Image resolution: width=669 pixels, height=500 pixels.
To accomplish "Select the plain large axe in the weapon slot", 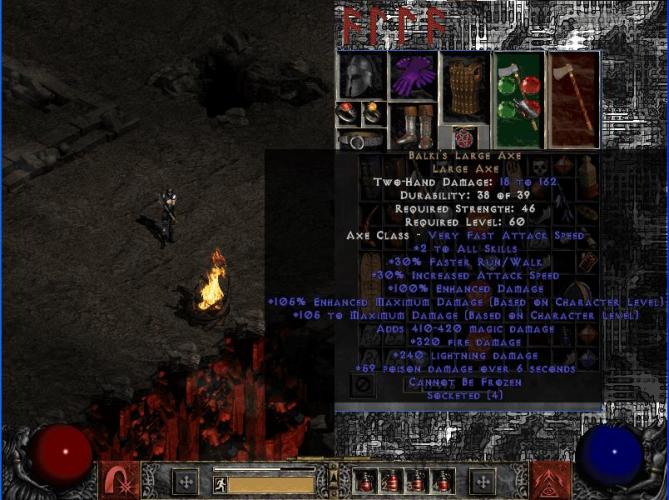I will pyautogui.click(x=573, y=98).
